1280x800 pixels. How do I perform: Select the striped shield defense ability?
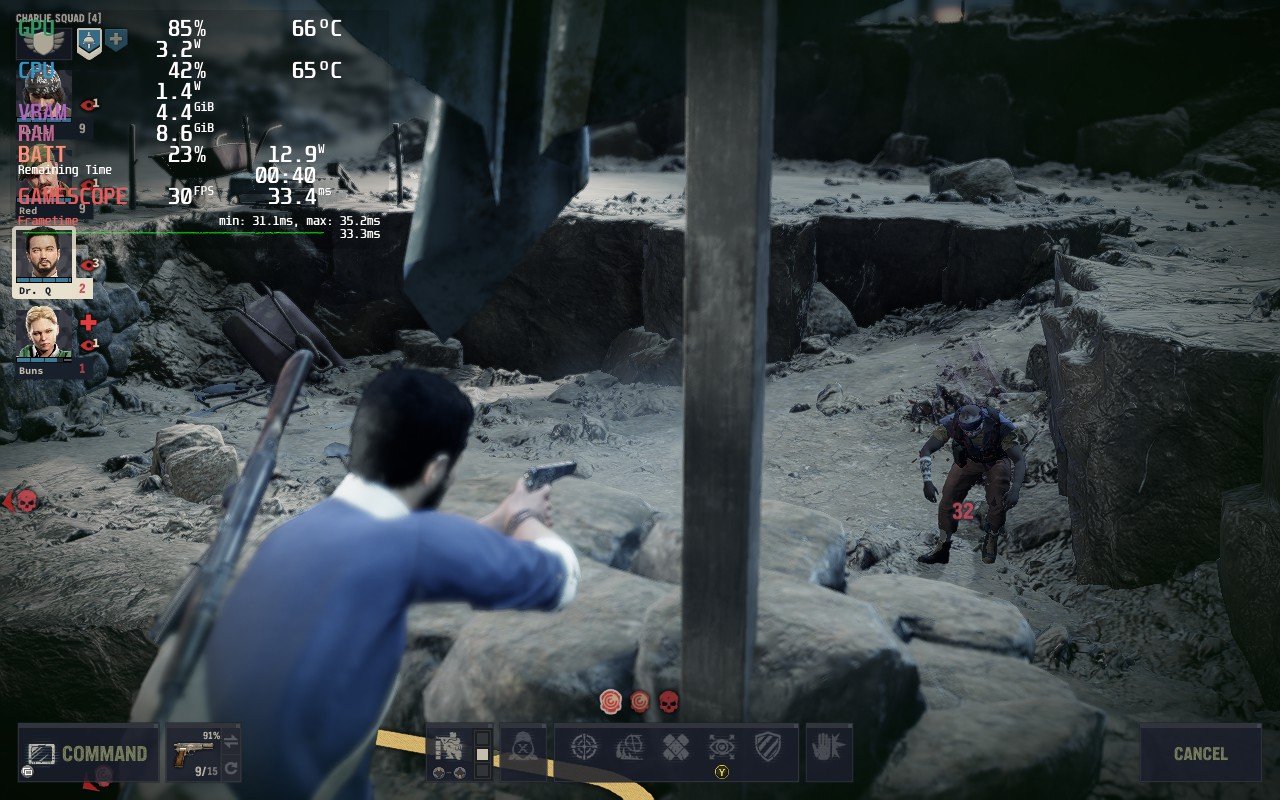pos(767,747)
